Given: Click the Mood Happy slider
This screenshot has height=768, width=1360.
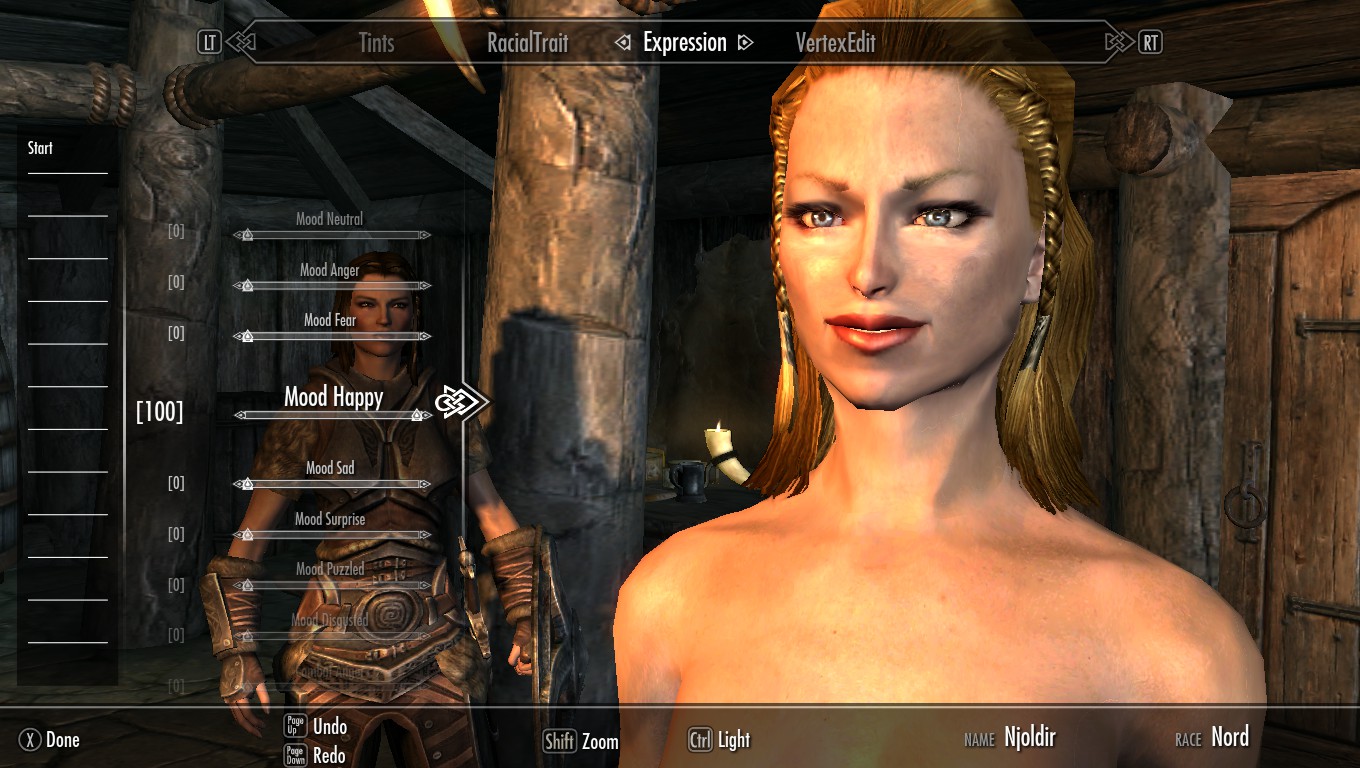Looking at the screenshot, I should point(333,415).
